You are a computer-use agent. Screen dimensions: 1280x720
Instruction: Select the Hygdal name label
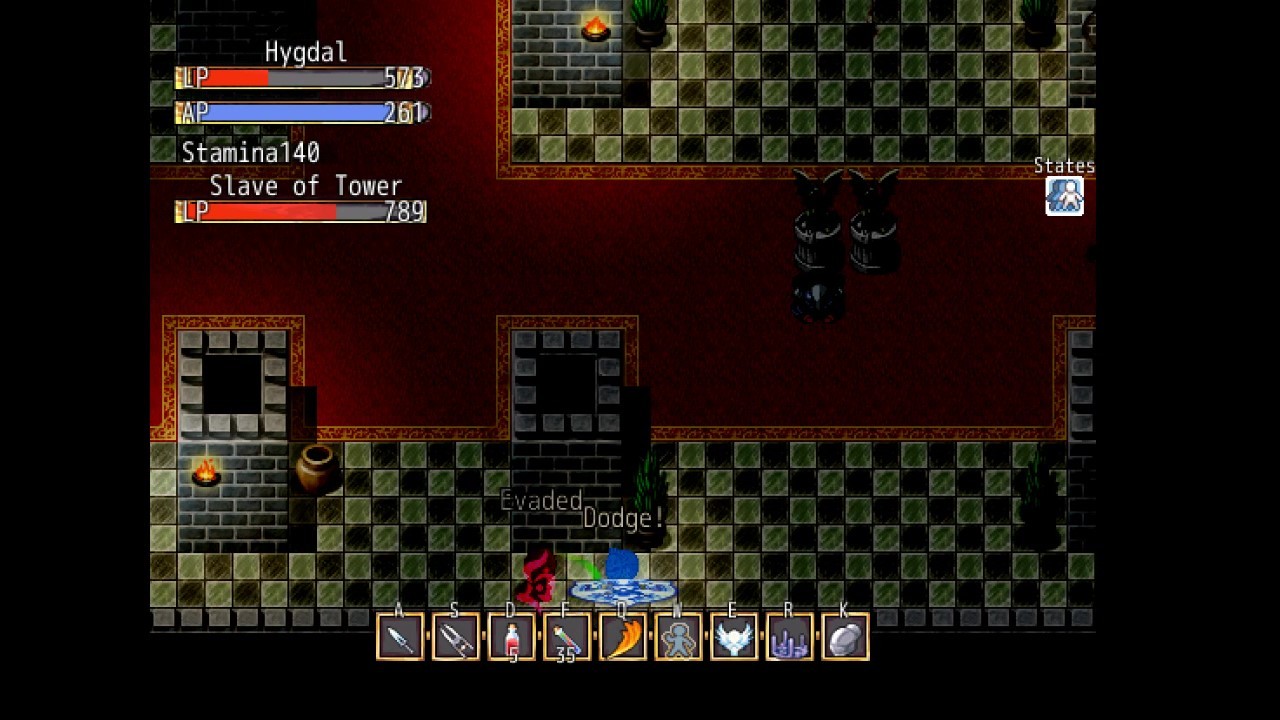point(307,52)
